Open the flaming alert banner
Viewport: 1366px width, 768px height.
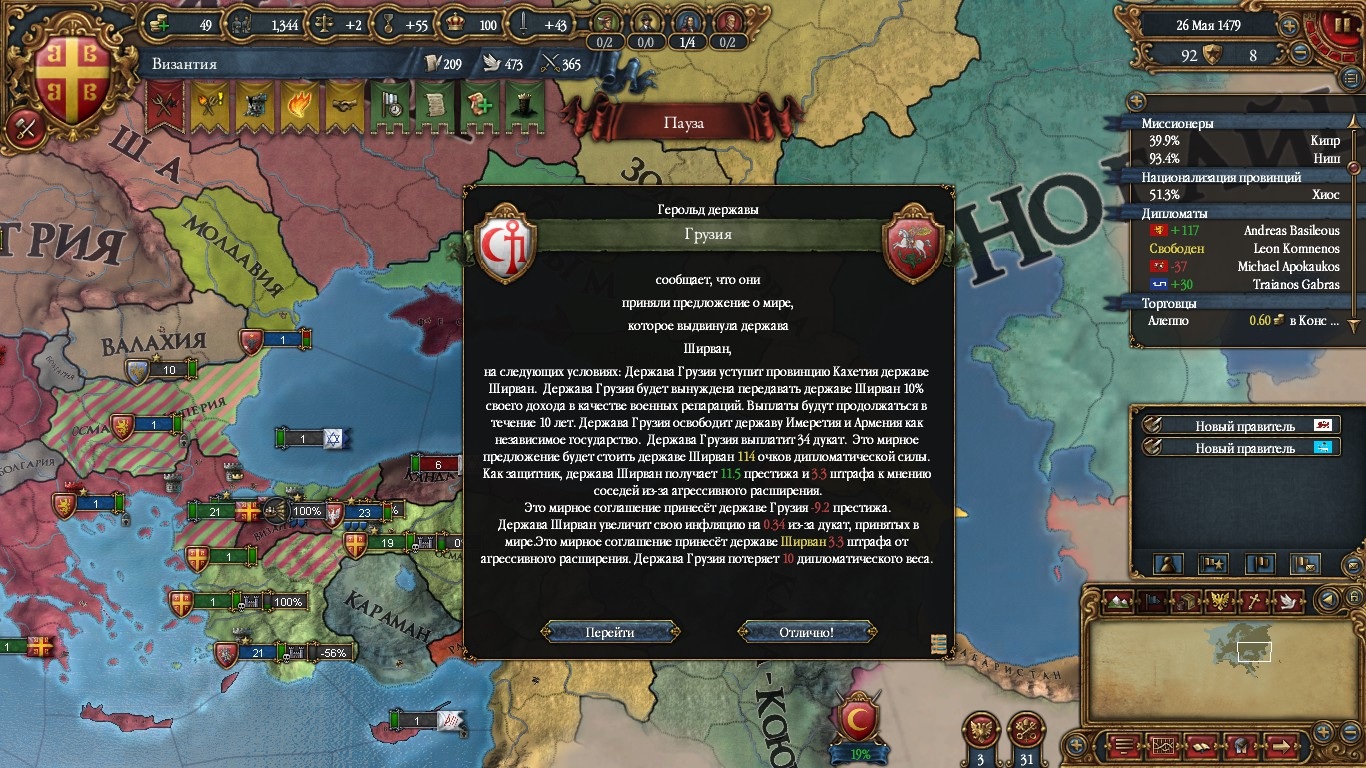[299, 105]
